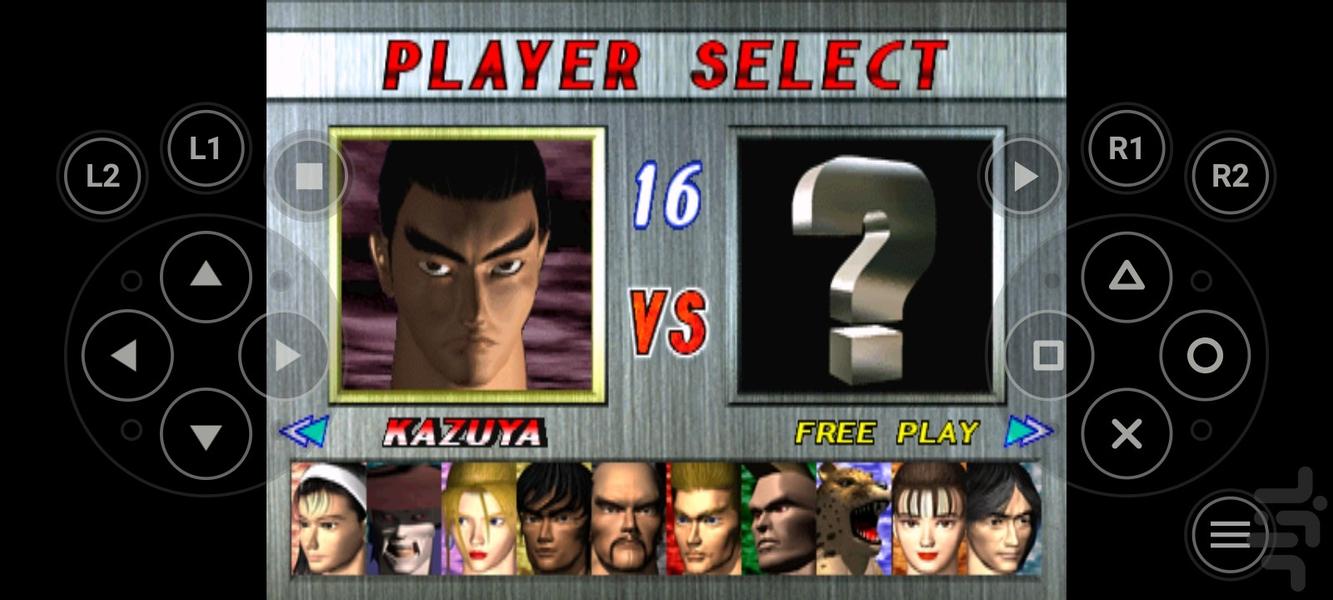Choose King, the jaguar-masked fighter
Viewport: 1333px width, 600px height.
pyautogui.click(x=854, y=519)
